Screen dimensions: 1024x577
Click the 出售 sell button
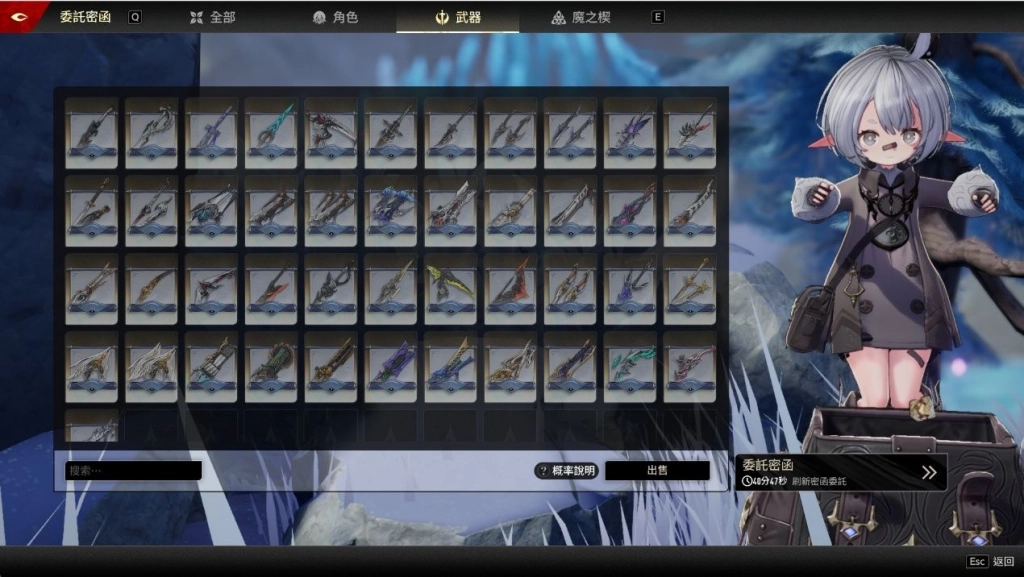point(657,470)
